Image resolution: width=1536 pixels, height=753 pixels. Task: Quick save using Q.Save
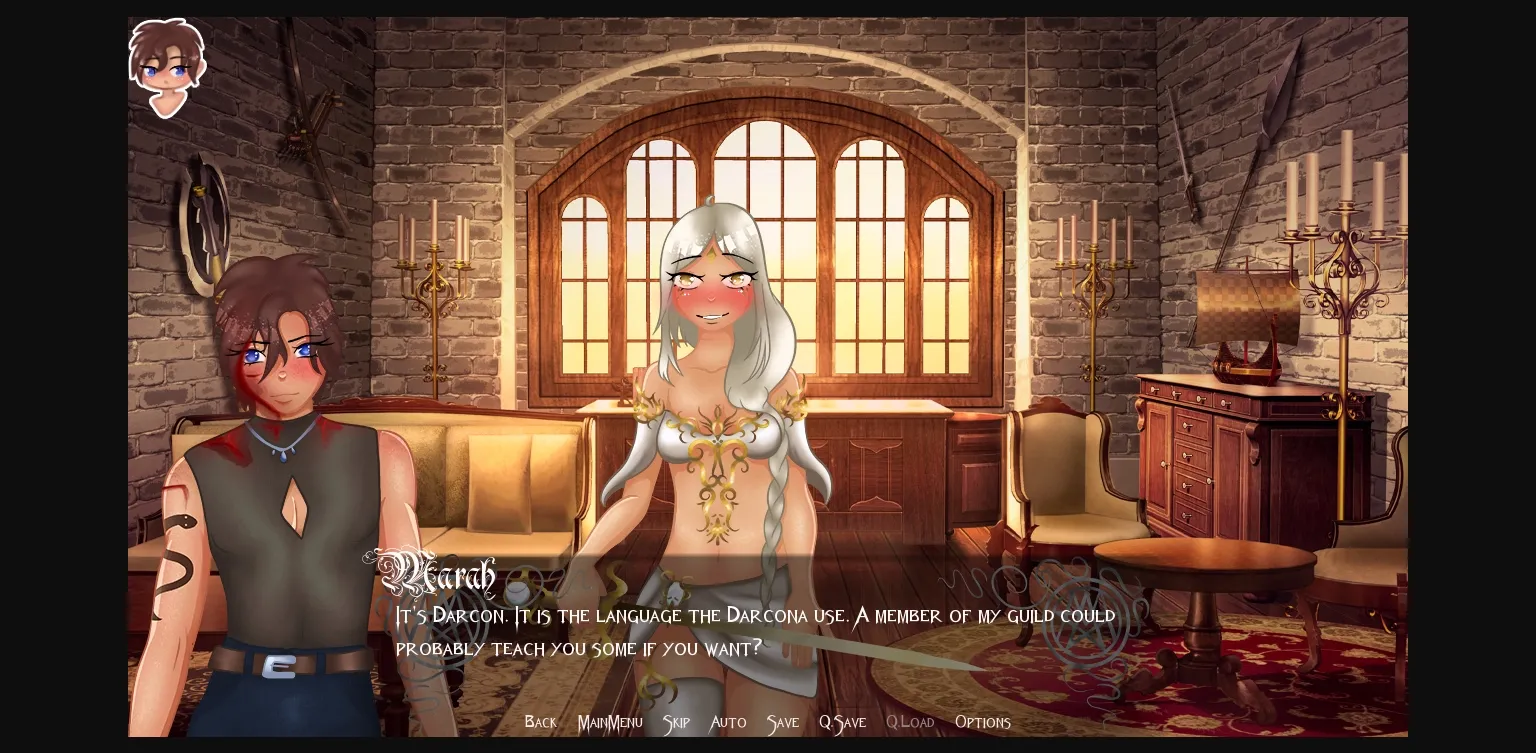pyautogui.click(x=842, y=722)
